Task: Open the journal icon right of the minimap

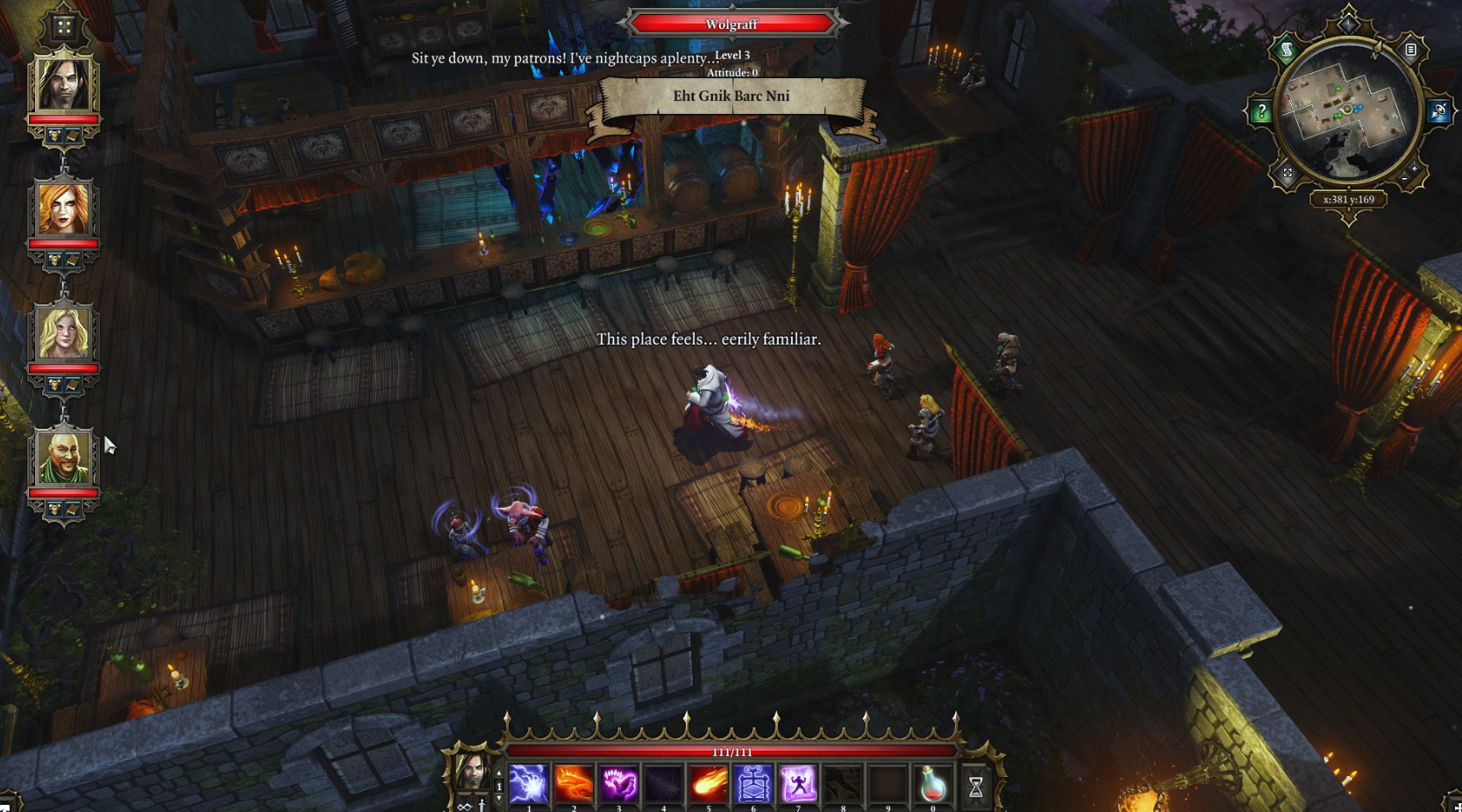Action: click(x=1411, y=50)
